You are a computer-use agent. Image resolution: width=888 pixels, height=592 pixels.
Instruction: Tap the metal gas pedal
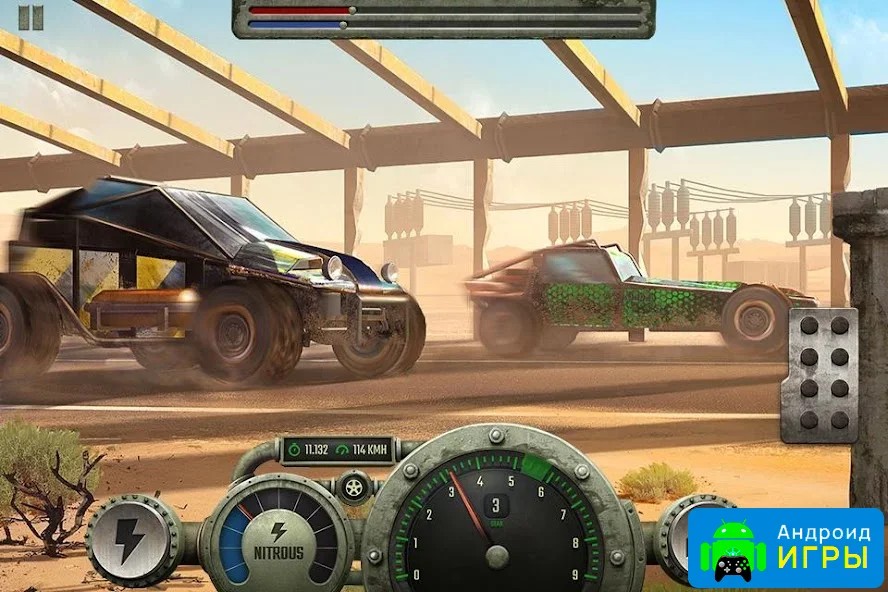point(819,374)
